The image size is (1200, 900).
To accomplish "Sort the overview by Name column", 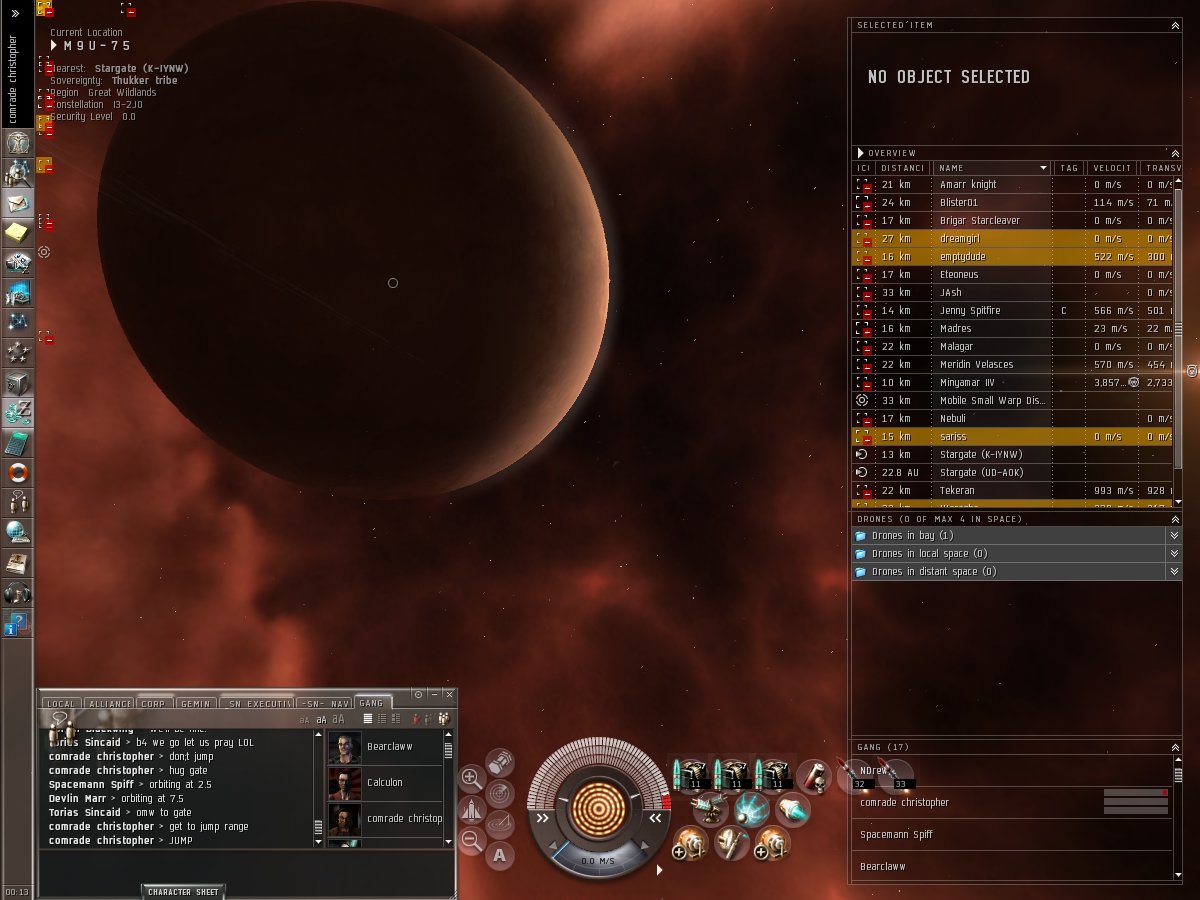I will click(990, 168).
